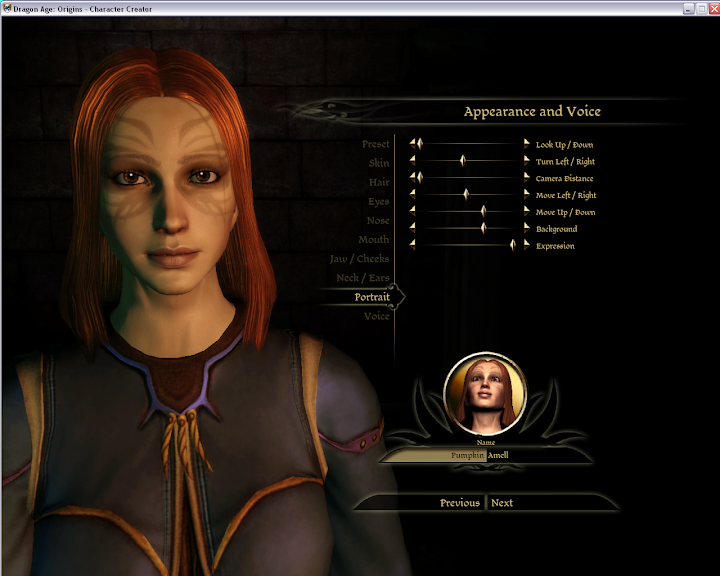
Task: Decrease Expression with its left arrow
Action: click(411, 246)
